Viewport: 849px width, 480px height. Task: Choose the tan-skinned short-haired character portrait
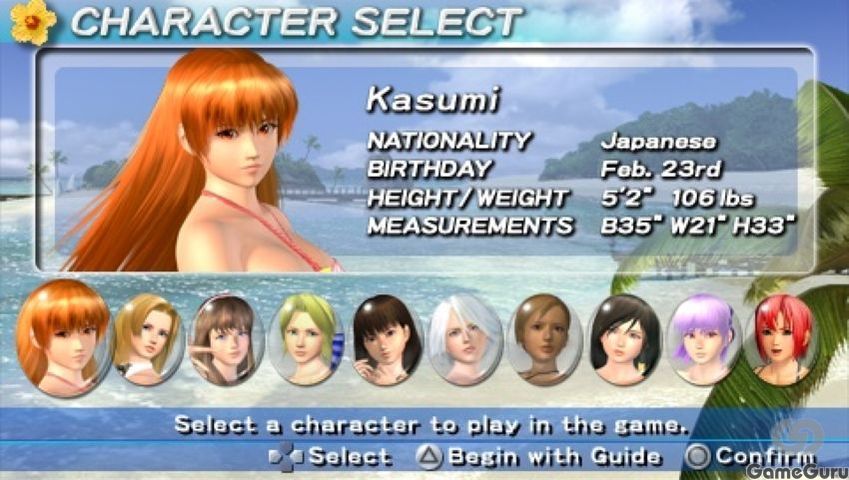[544, 336]
